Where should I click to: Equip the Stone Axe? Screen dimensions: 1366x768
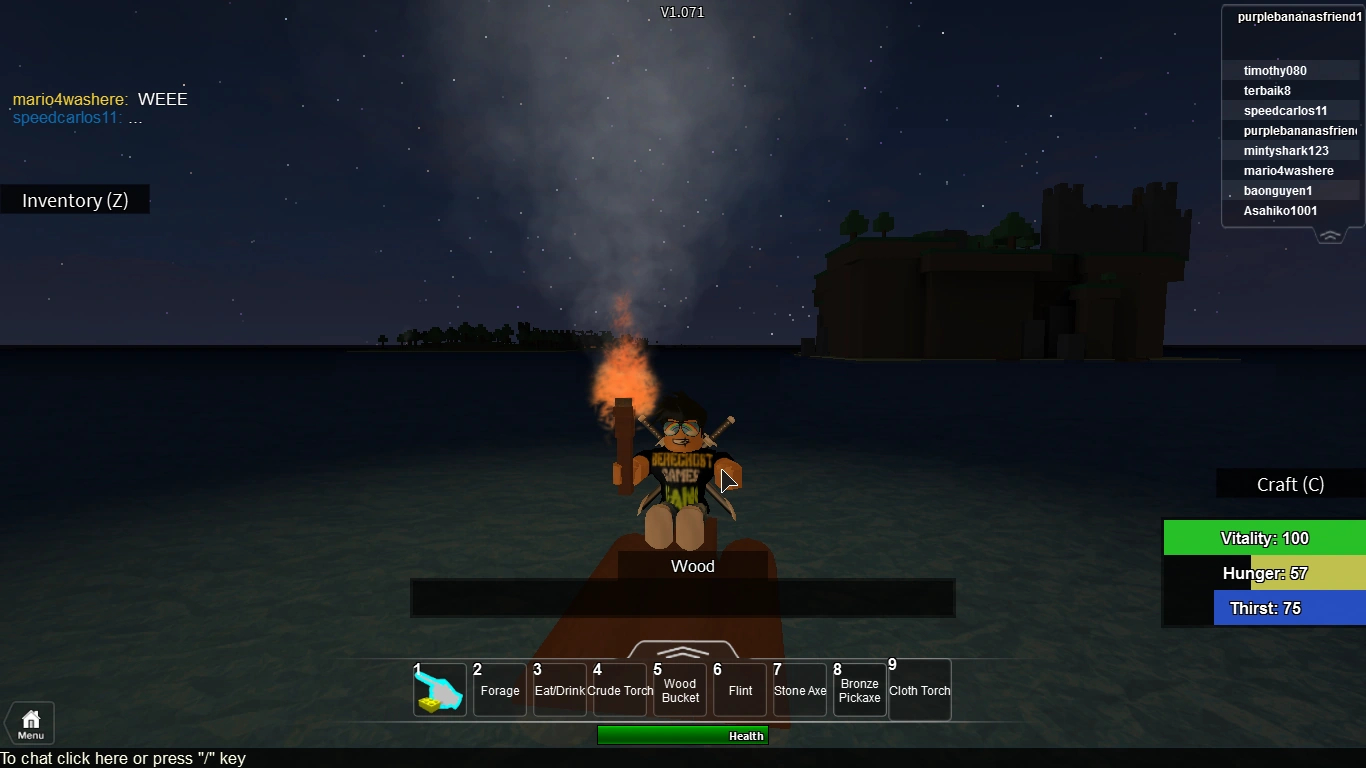[799, 689]
